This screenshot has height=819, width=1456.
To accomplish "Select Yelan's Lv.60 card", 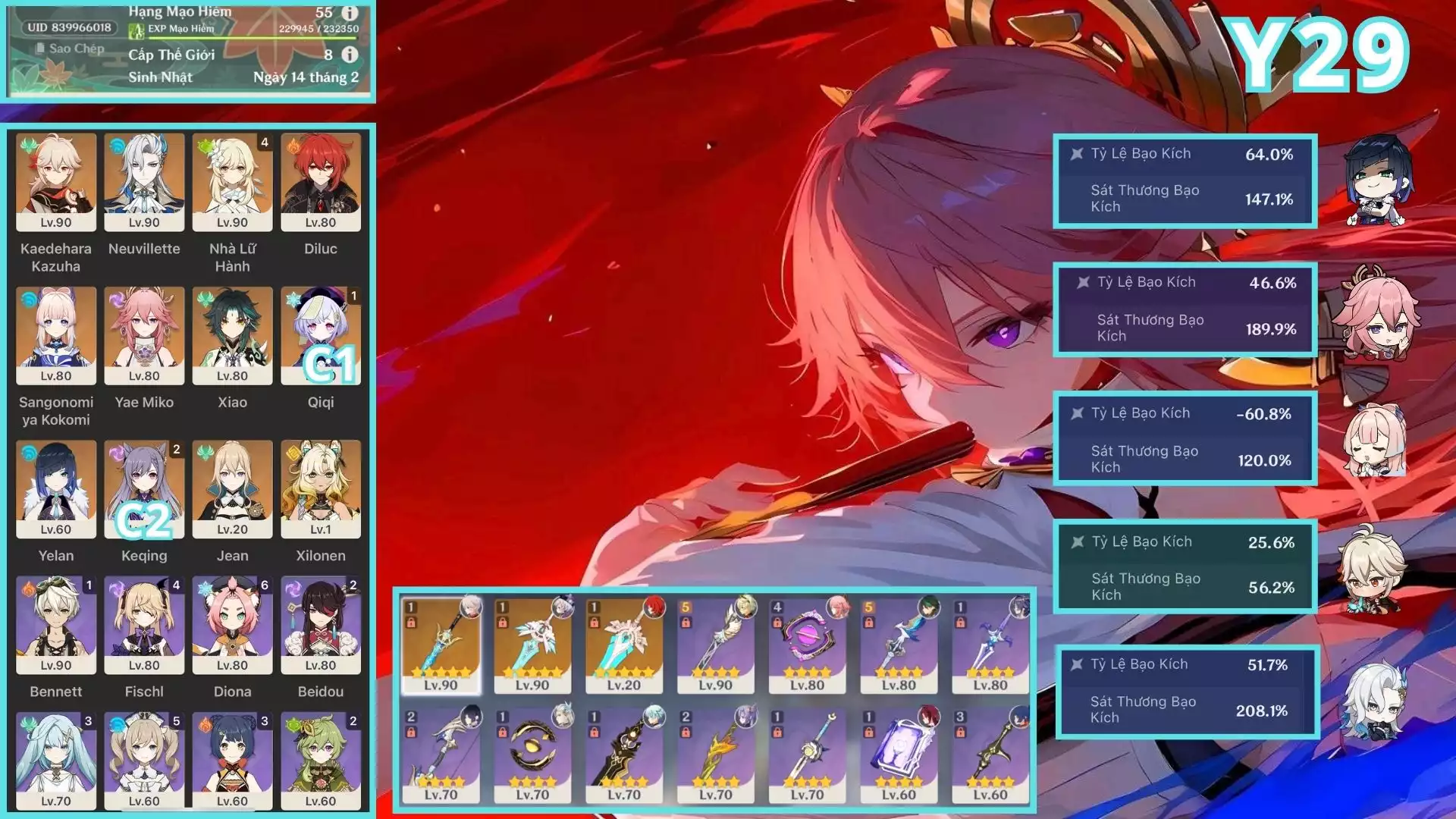I will click(x=56, y=489).
